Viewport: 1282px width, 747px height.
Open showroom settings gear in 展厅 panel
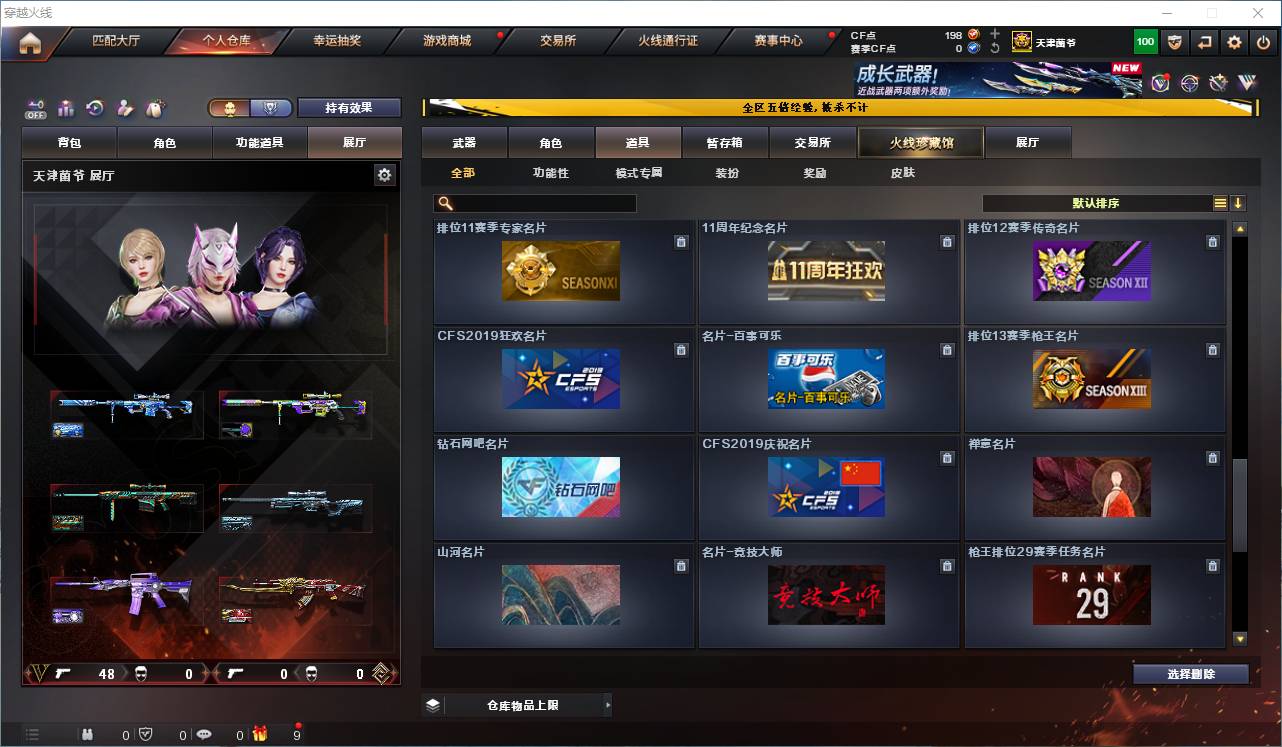[384, 174]
